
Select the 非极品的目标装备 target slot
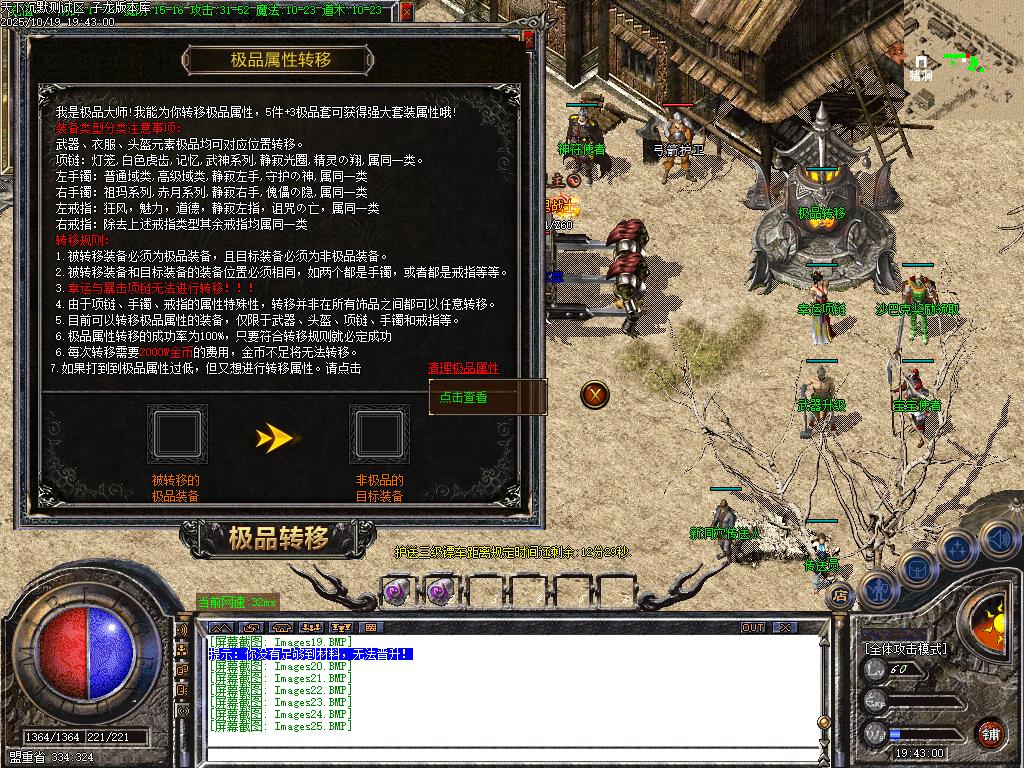tap(379, 433)
